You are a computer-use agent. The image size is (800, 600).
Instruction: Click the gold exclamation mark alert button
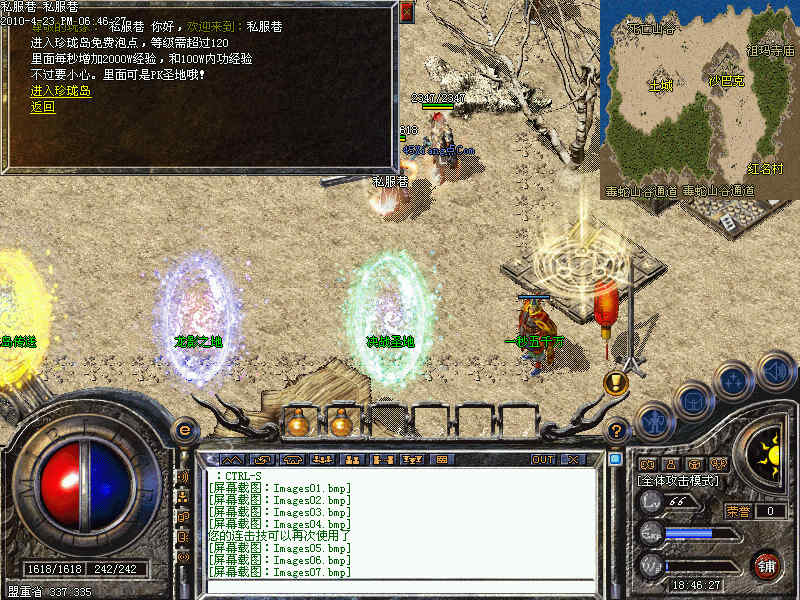[x=615, y=382]
